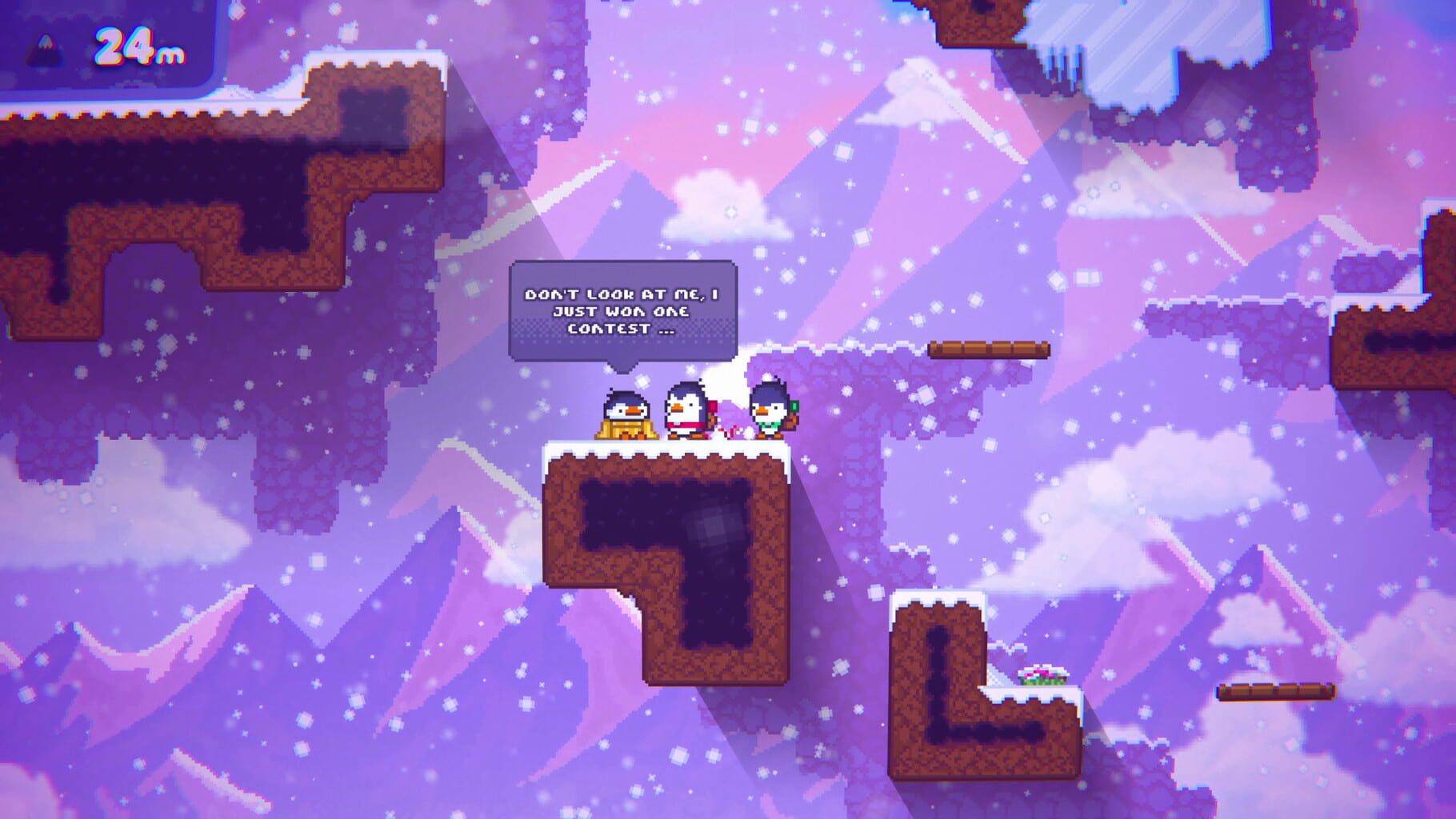Click the red string lying beside the penguins
1456x819 pixels.
click(x=730, y=433)
